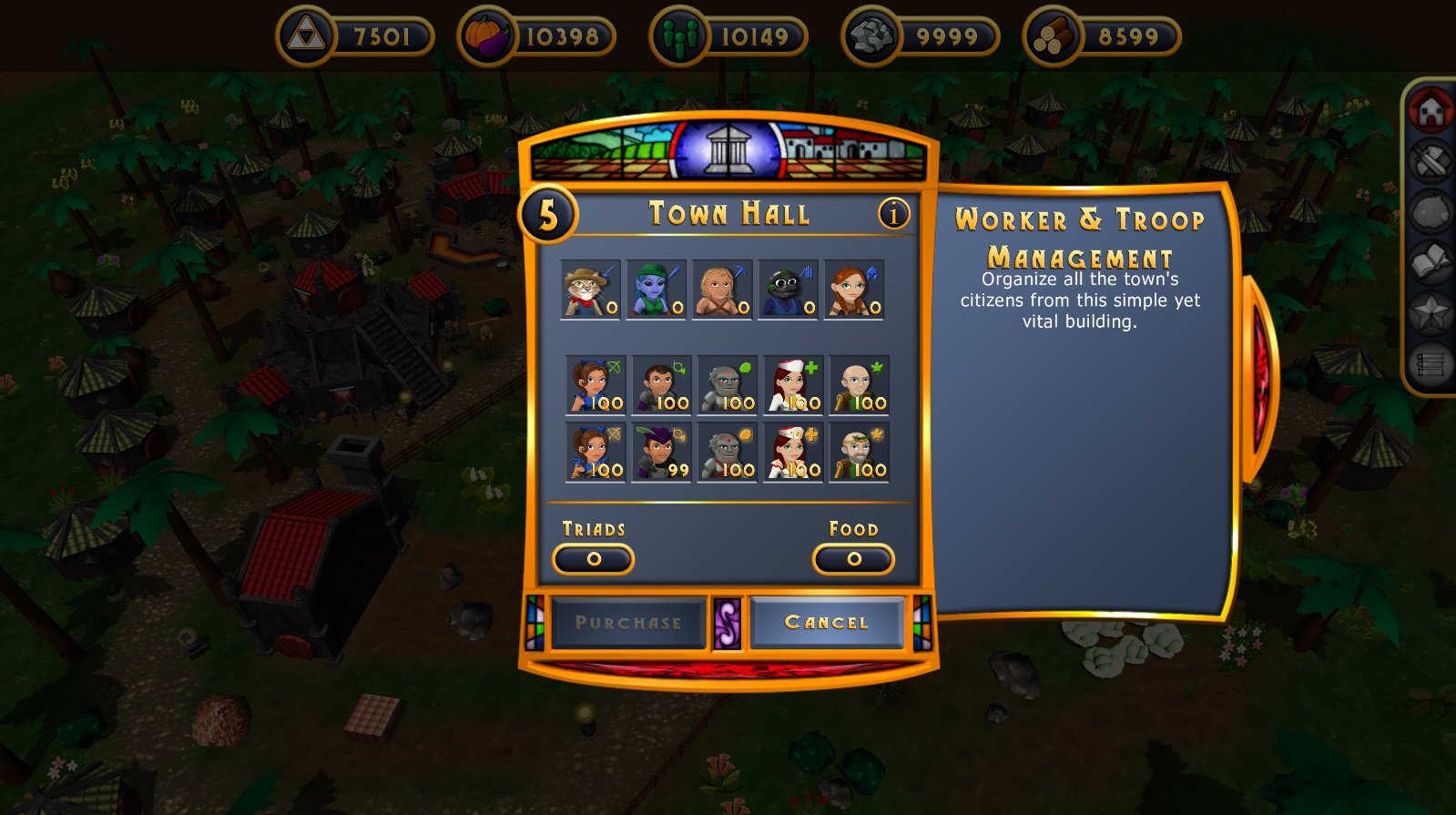Select the golem with orange gem

727,453
